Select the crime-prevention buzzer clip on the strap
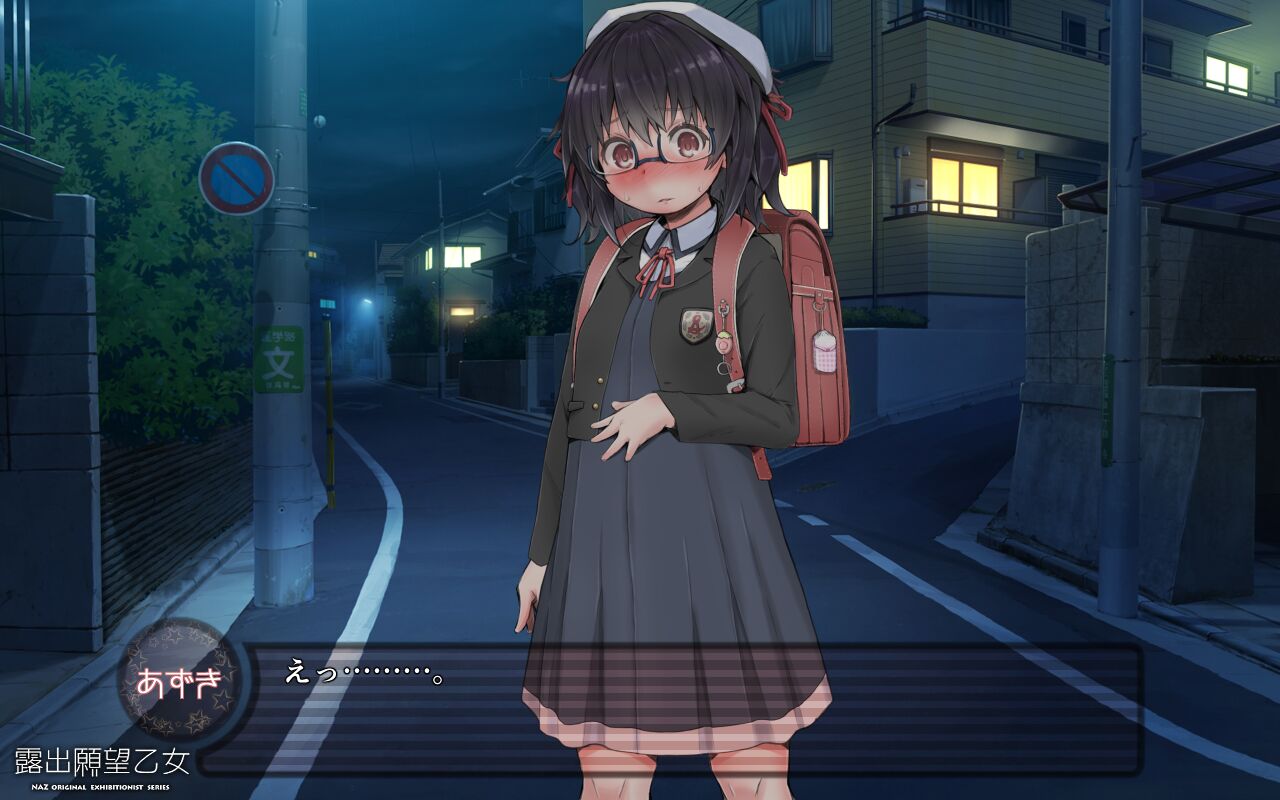This screenshot has width=1280, height=800. point(724,307)
